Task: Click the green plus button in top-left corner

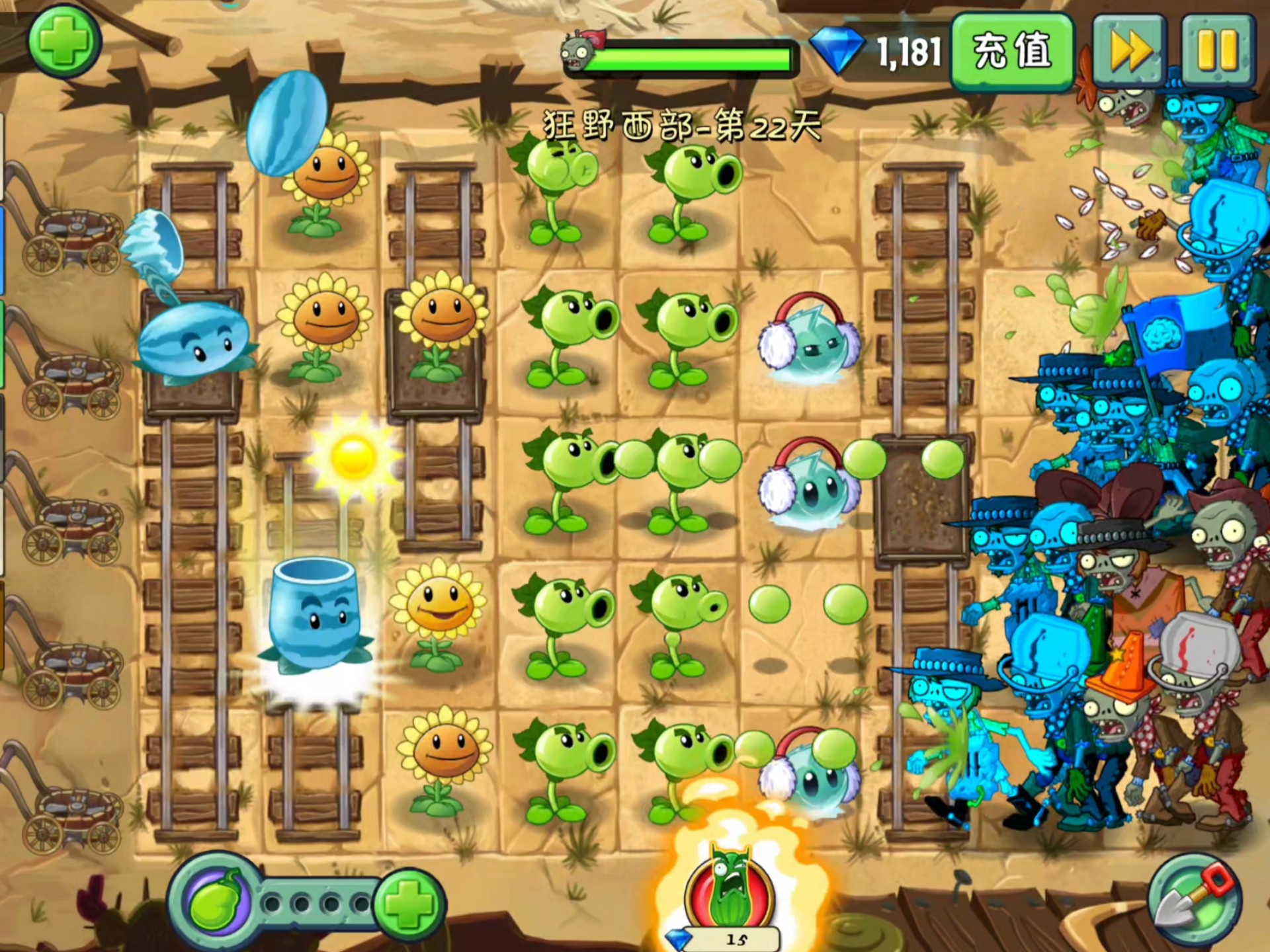Action: click(64, 41)
